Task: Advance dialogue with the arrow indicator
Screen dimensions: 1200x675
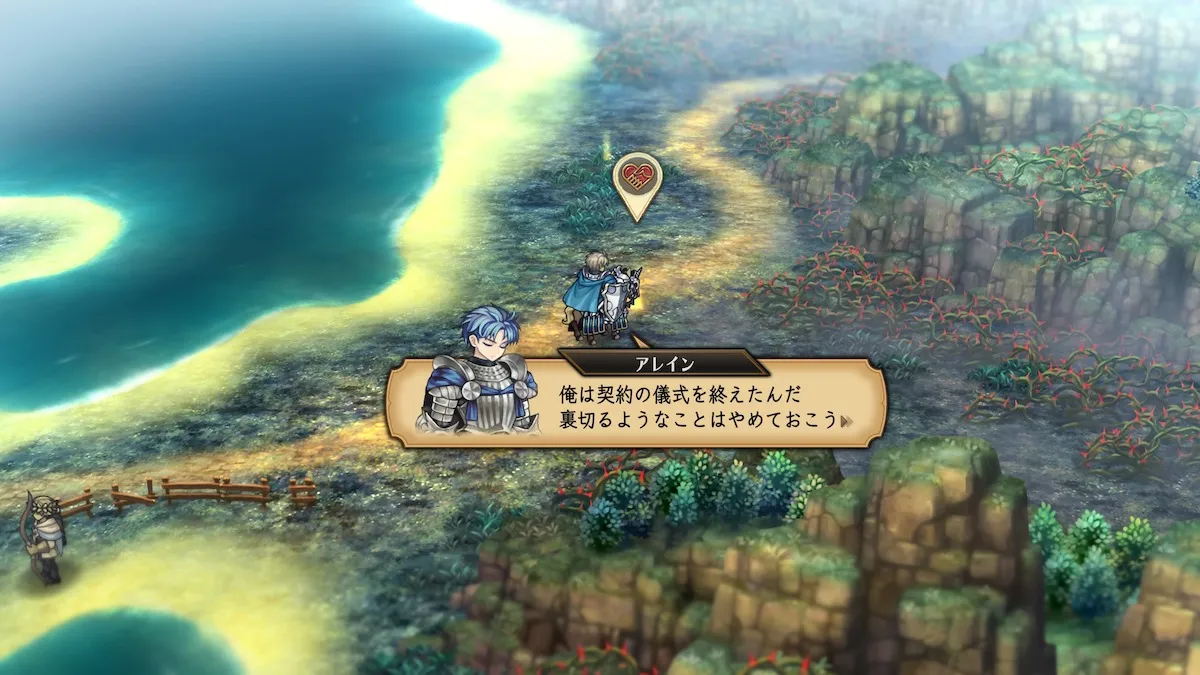Action: [x=849, y=421]
